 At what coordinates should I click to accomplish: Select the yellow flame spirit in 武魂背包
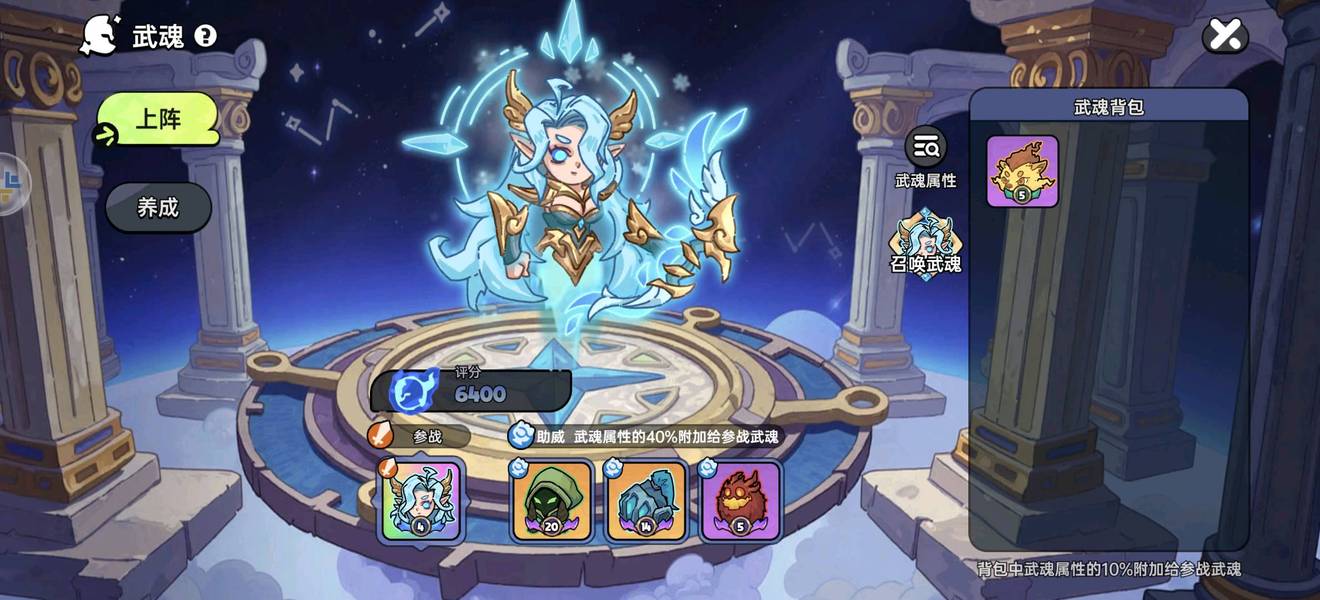tap(1022, 171)
